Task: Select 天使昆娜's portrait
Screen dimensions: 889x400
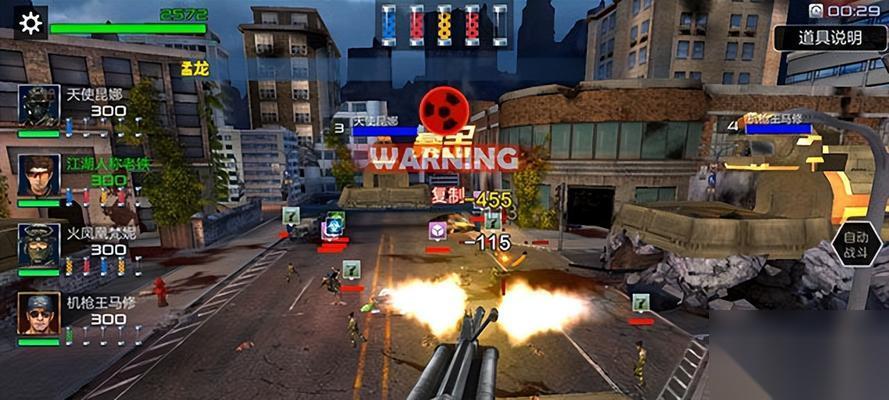Action: [39, 107]
